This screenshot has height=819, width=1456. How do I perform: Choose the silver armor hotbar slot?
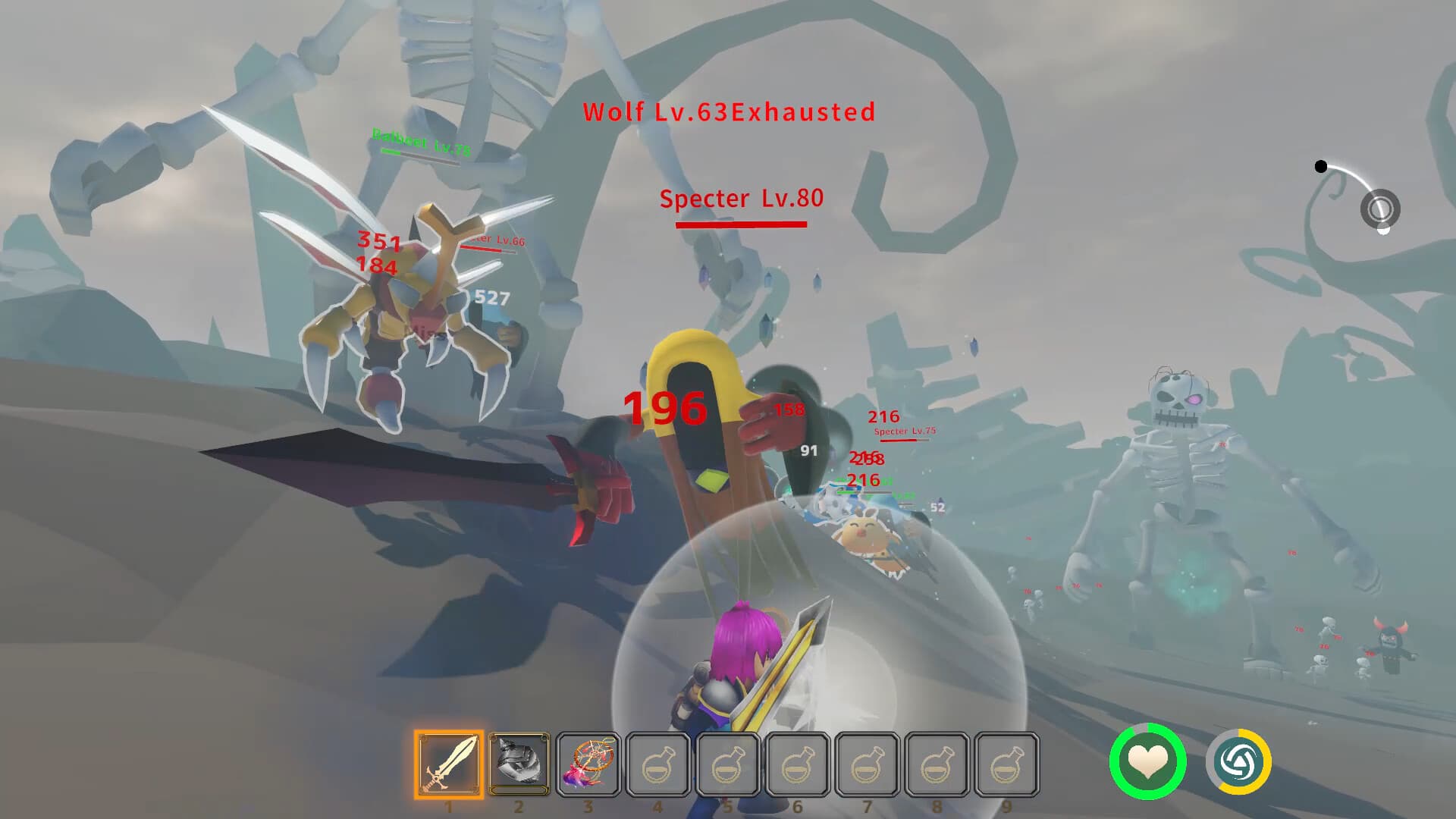point(519,763)
